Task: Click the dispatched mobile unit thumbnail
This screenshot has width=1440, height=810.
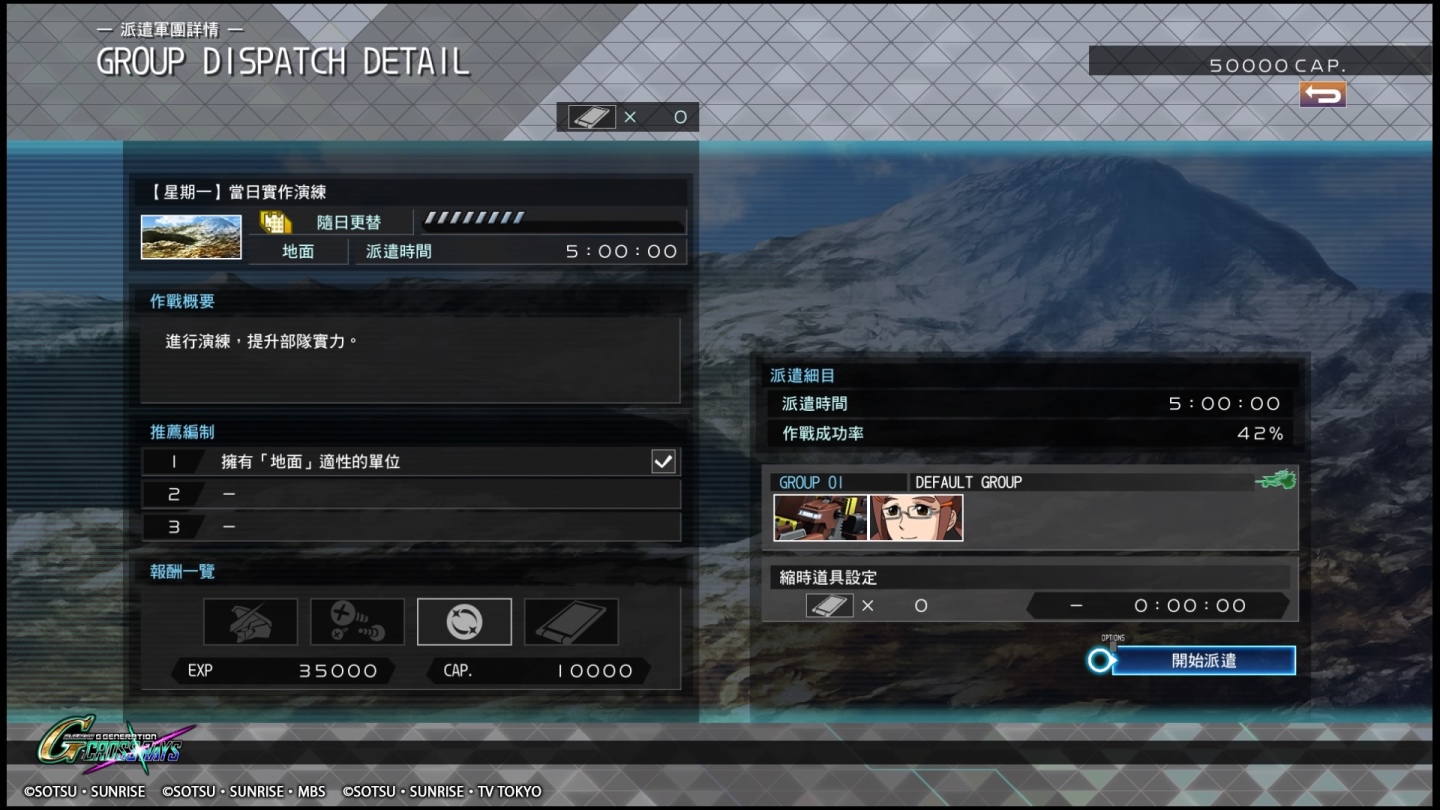Action: (x=820, y=518)
